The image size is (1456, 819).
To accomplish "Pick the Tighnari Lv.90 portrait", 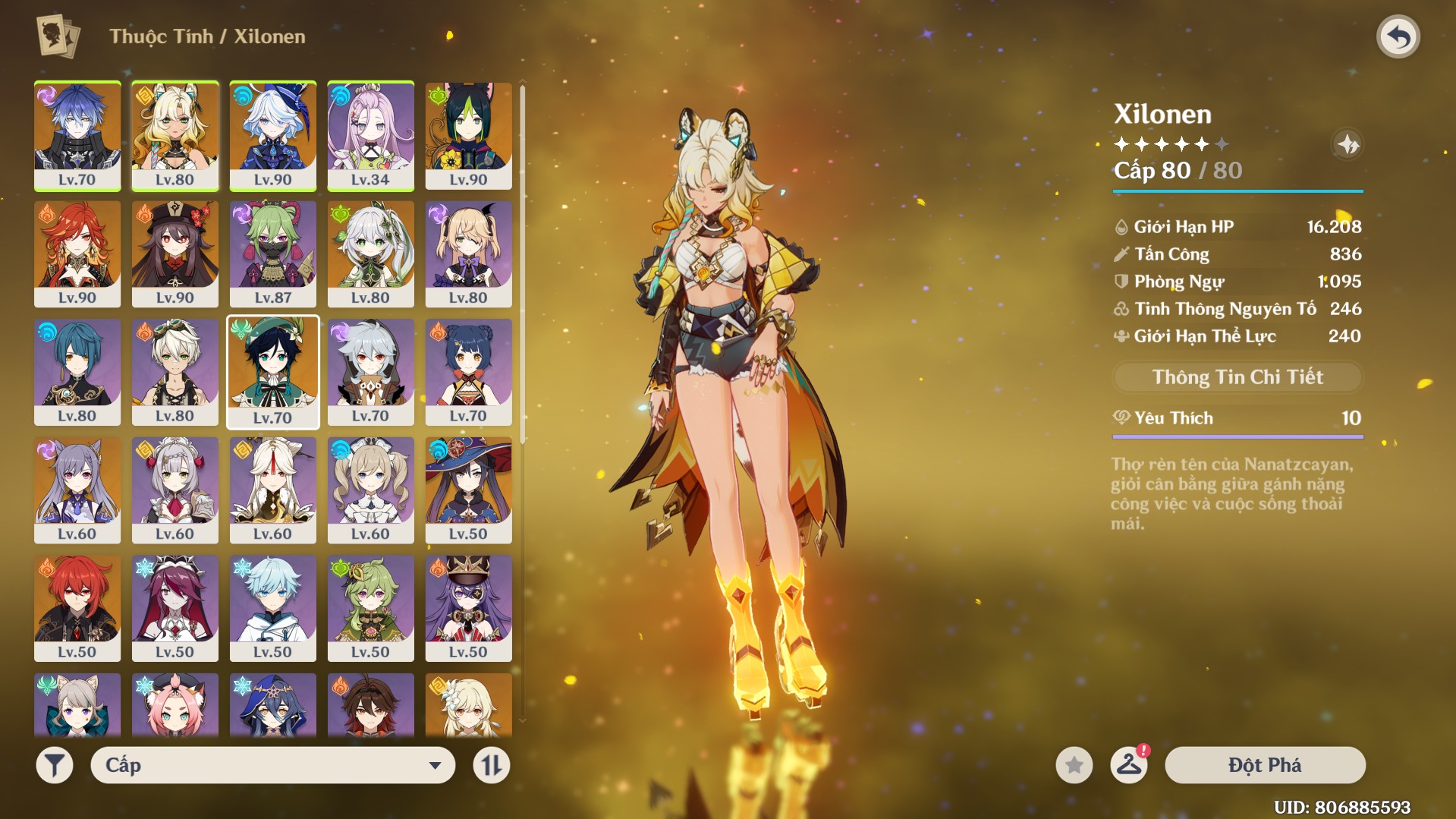I will (468, 135).
